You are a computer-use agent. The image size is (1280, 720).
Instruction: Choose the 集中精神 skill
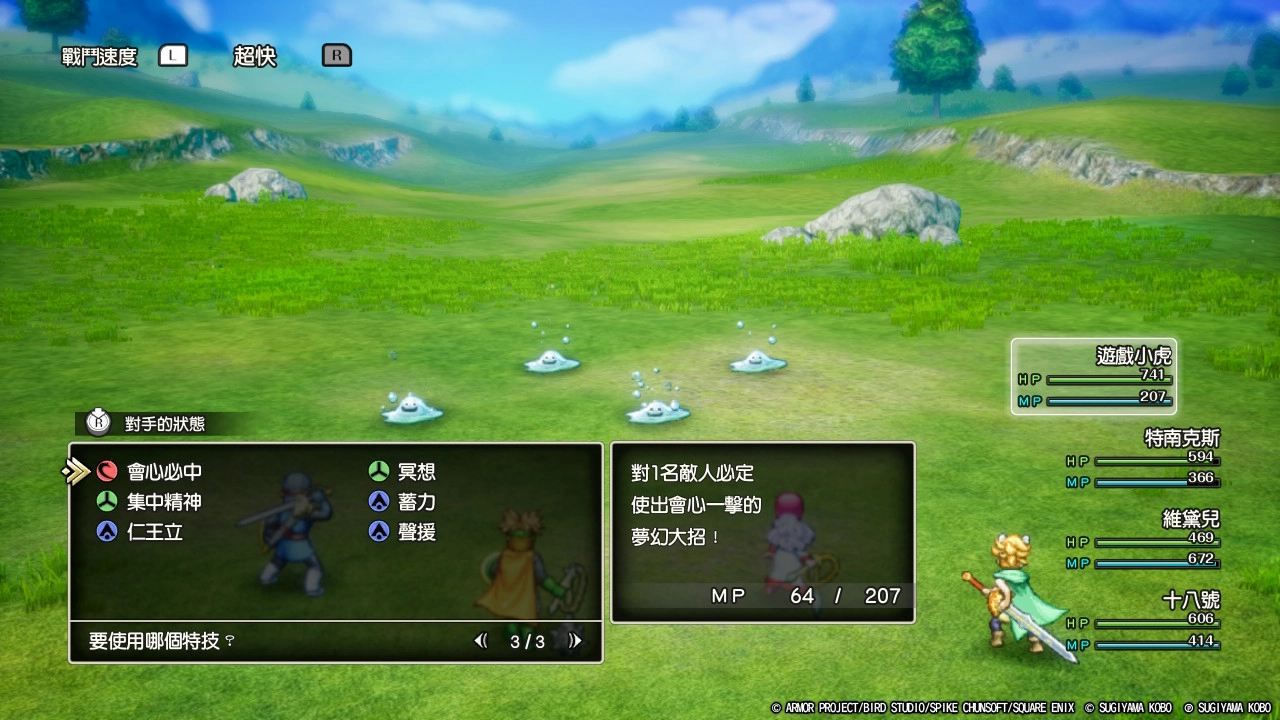163,502
